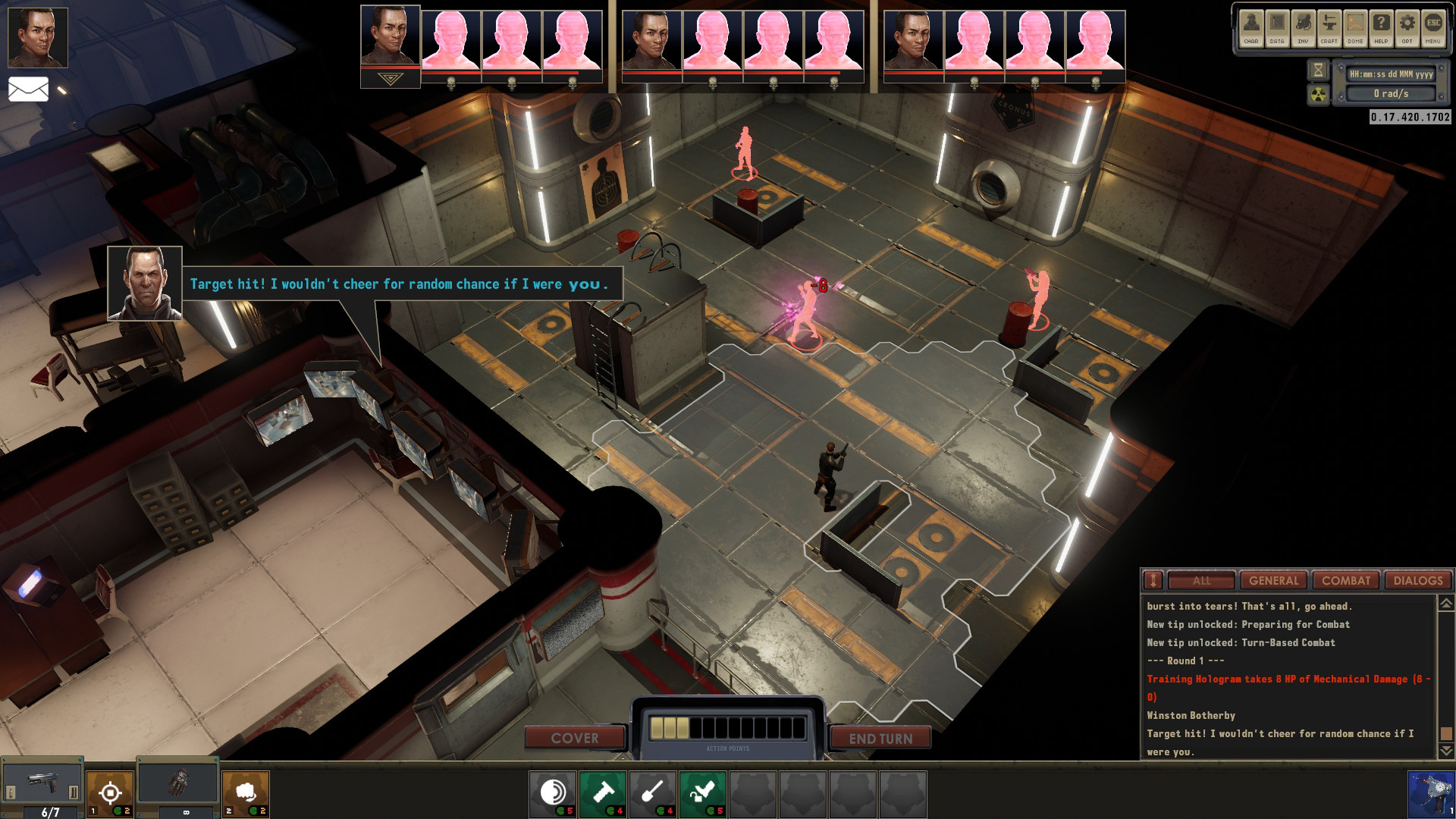The width and height of the screenshot is (1456, 819).
Task: Open the ESC main menu
Action: pyautogui.click(x=1433, y=28)
